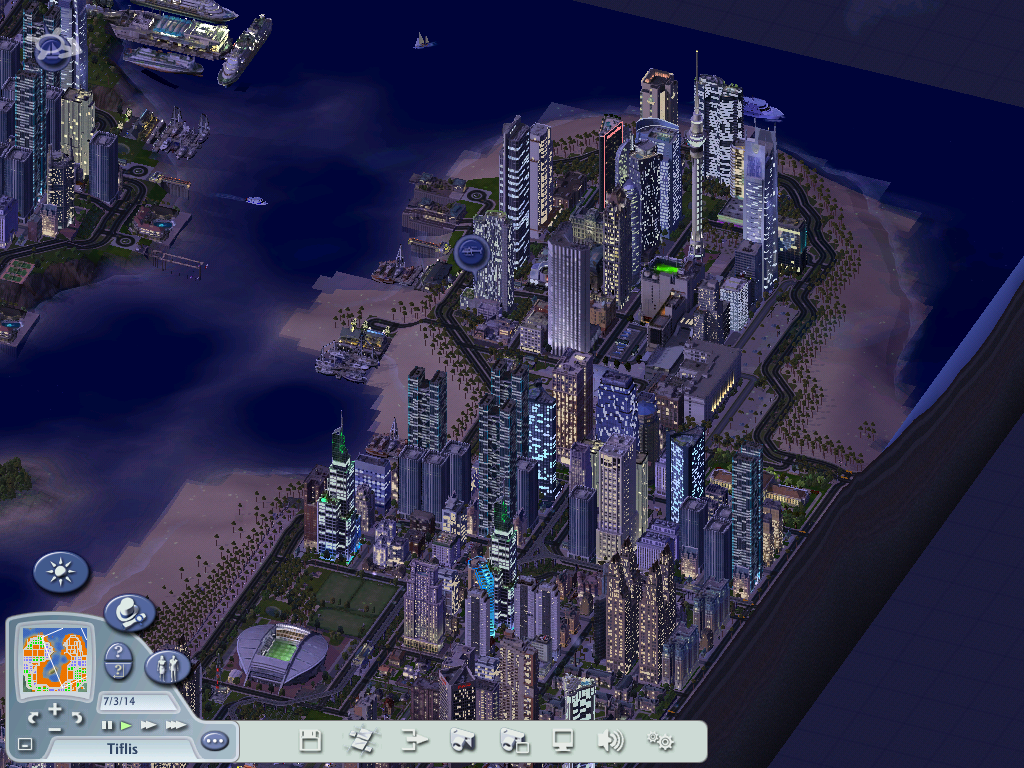Minimize the control panel
The width and height of the screenshot is (1024, 768).
[25, 745]
